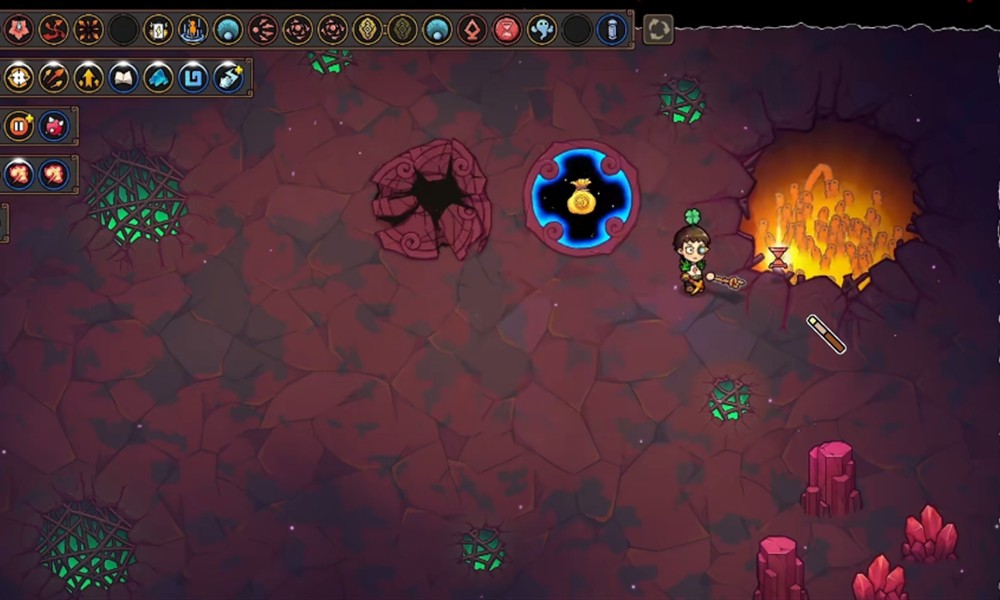Click the open book rune icon

[x=123, y=77]
